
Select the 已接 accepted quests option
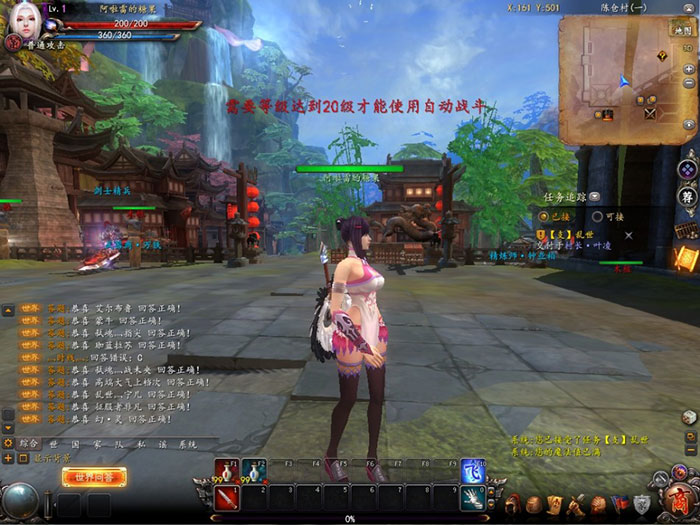543,215
